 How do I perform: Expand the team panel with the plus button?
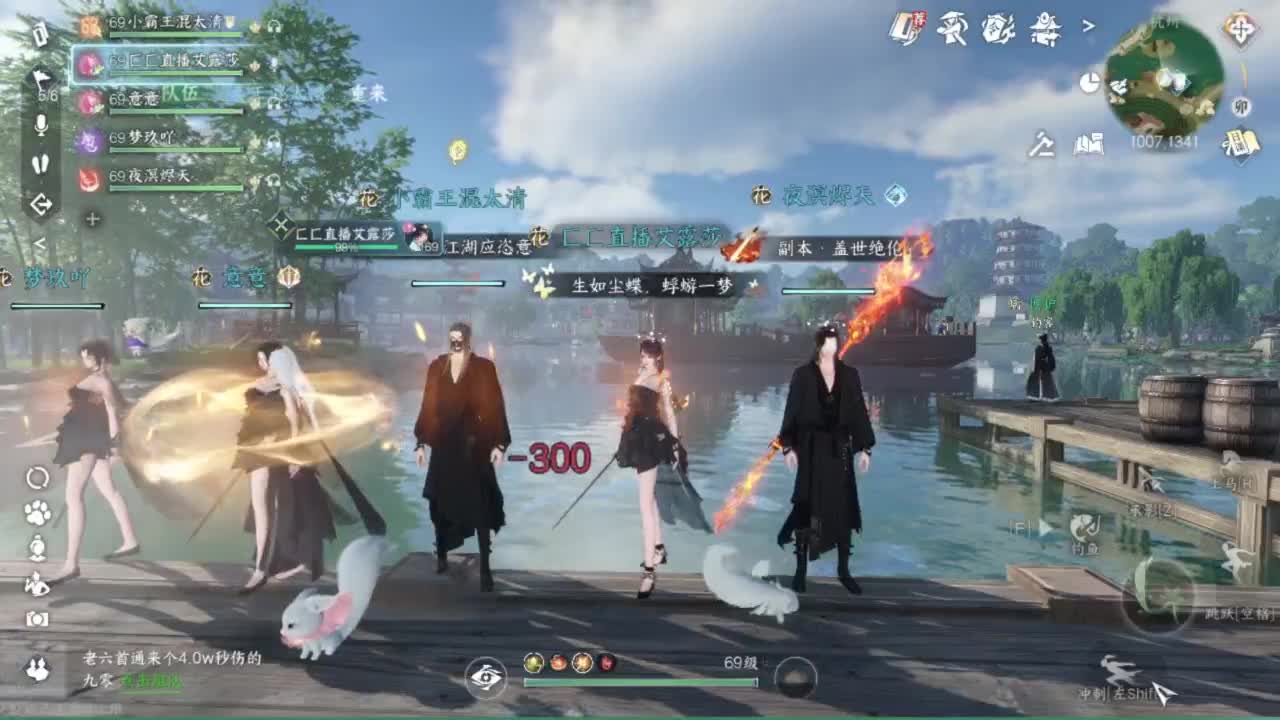tap(92, 219)
